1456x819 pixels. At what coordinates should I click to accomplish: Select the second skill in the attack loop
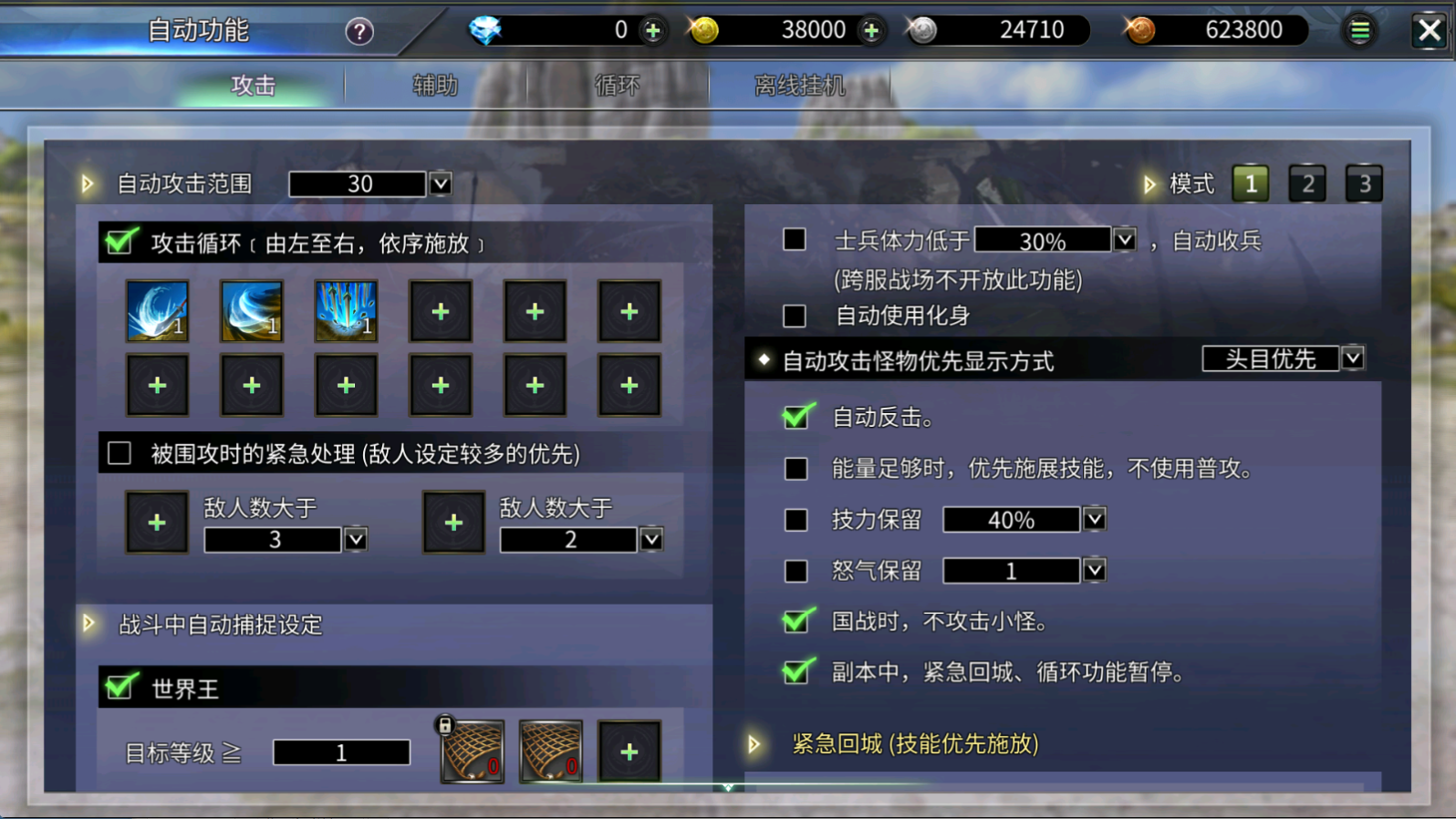tap(252, 311)
